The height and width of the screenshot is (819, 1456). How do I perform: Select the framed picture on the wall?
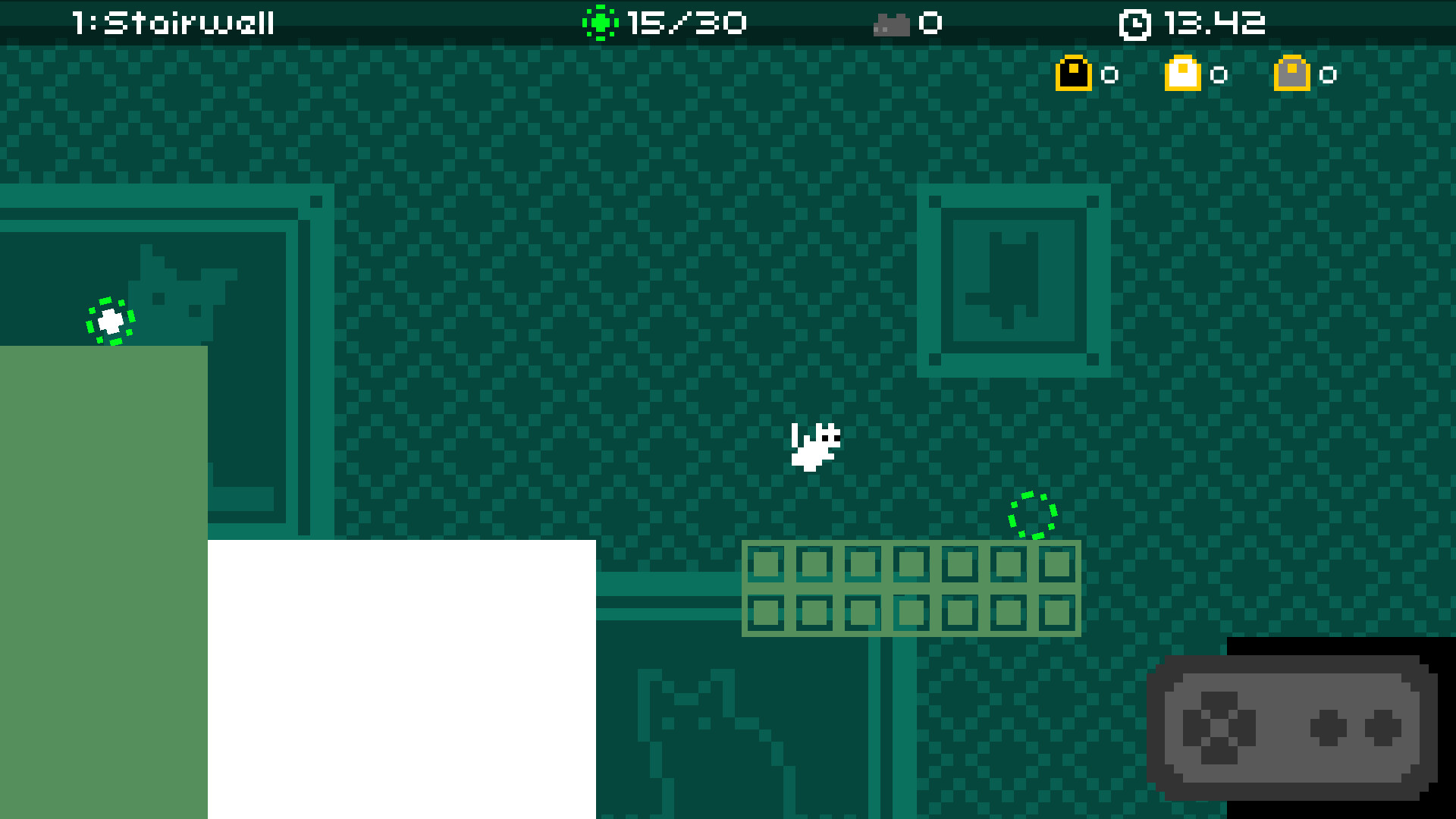click(1012, 281)
